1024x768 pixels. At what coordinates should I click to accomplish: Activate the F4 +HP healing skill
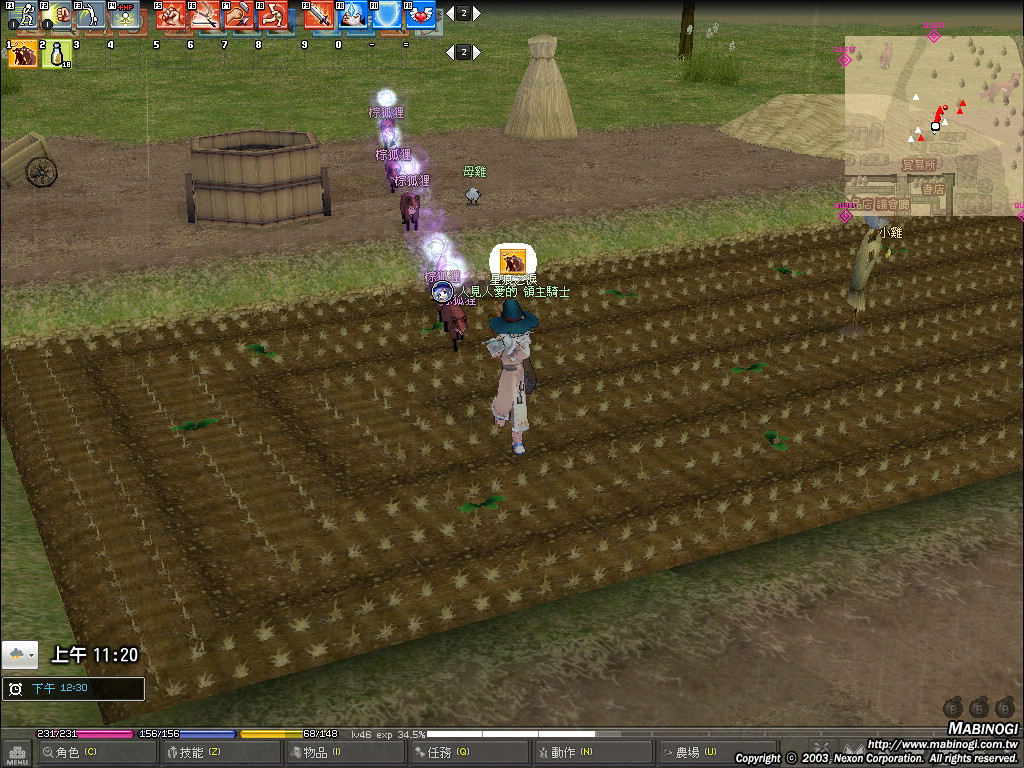pyautogui.click(x=124, y=15)
